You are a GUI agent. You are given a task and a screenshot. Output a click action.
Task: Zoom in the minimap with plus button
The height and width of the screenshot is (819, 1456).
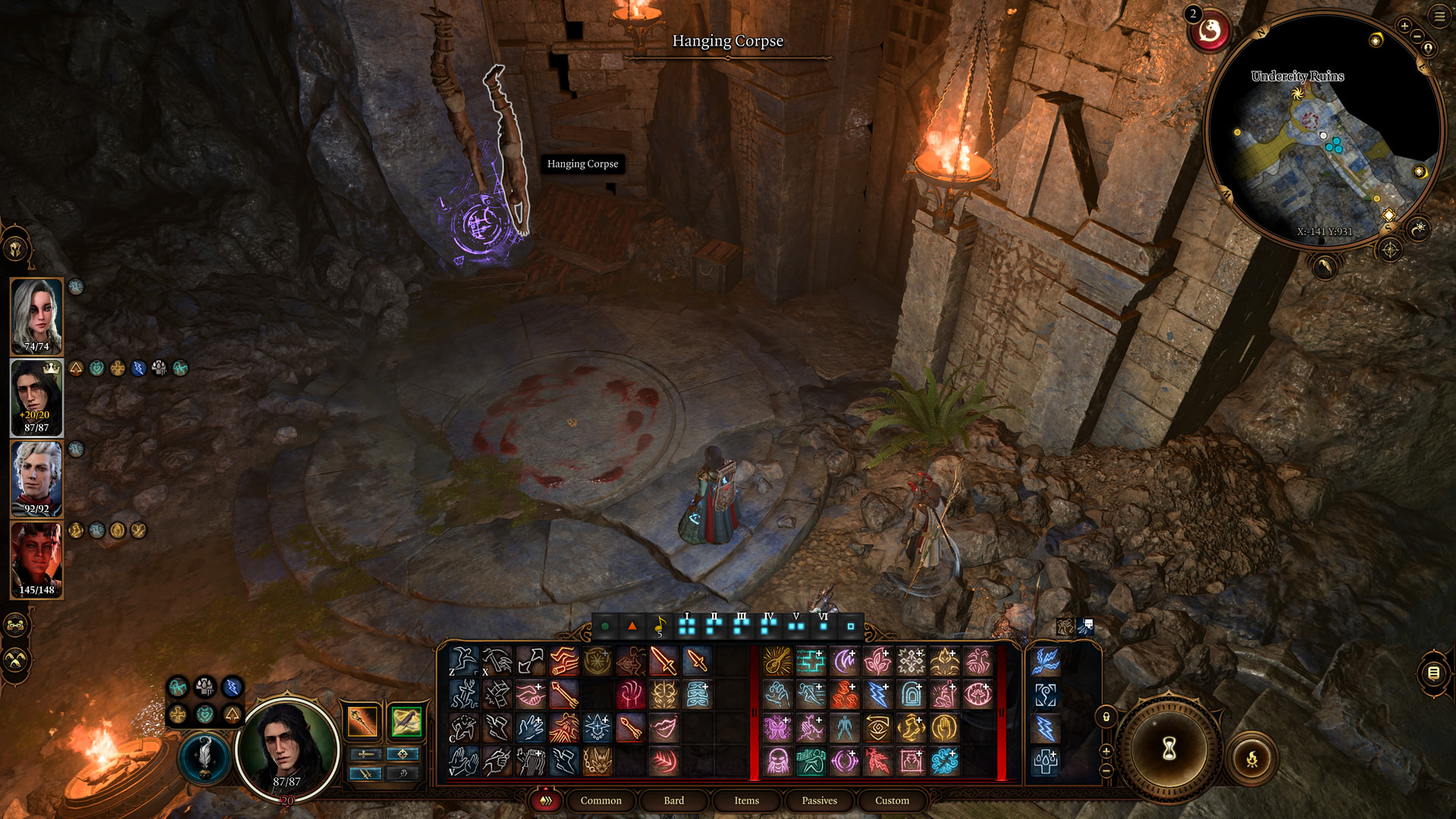coord(1404,26)
